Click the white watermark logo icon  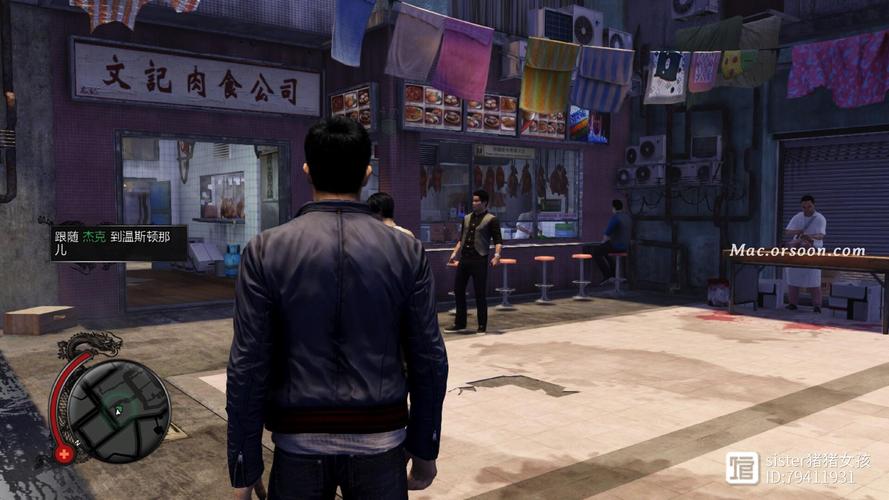(x=742, y=468)
